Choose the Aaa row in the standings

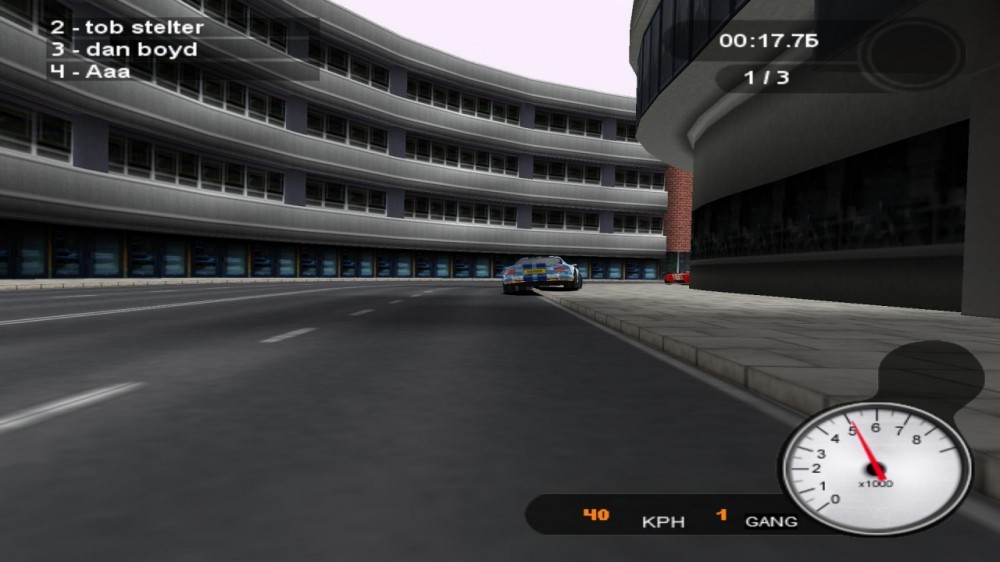[x=89, y=71]
